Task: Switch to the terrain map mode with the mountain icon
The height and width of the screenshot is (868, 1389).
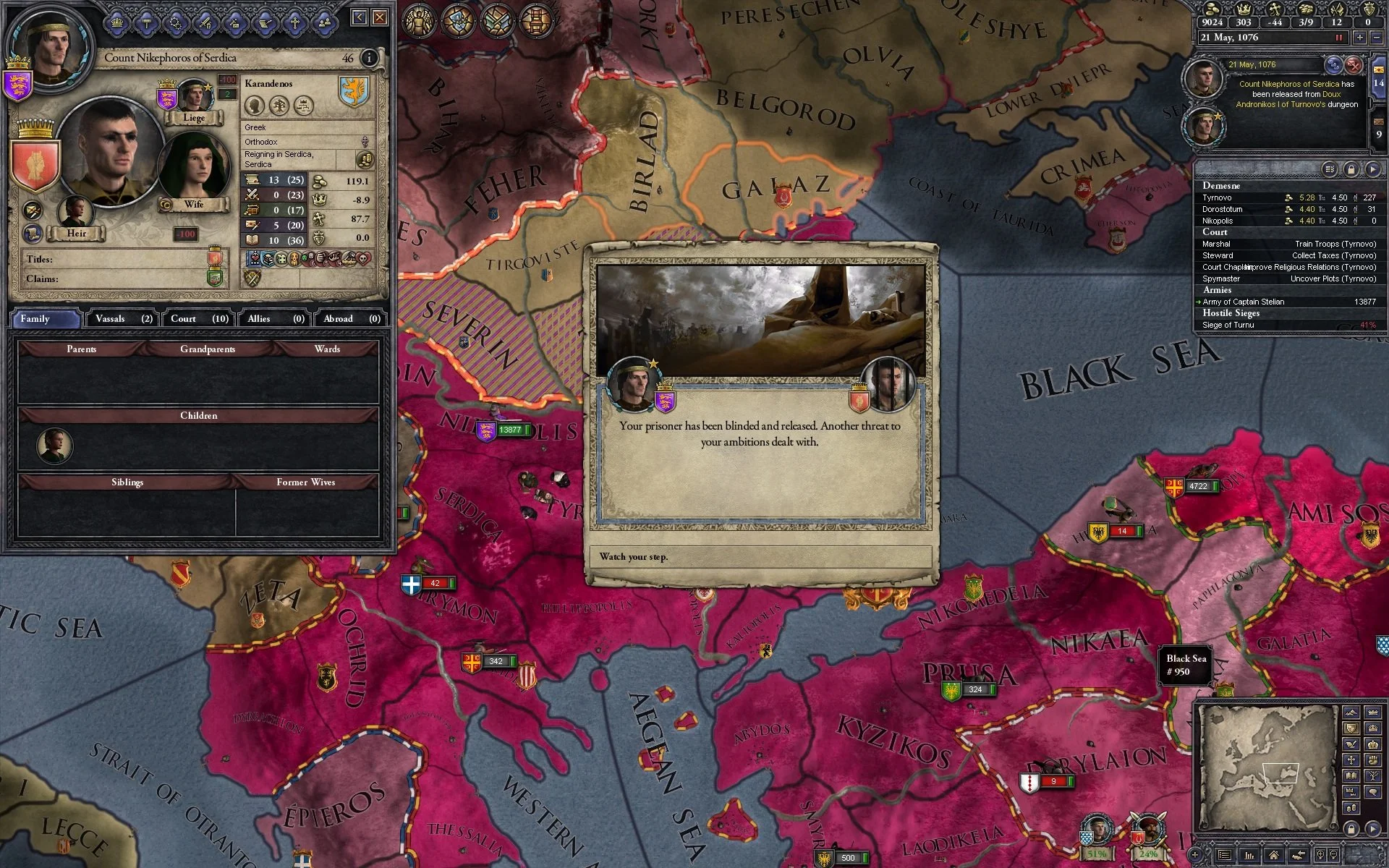Action: (x=1351, y=713)
